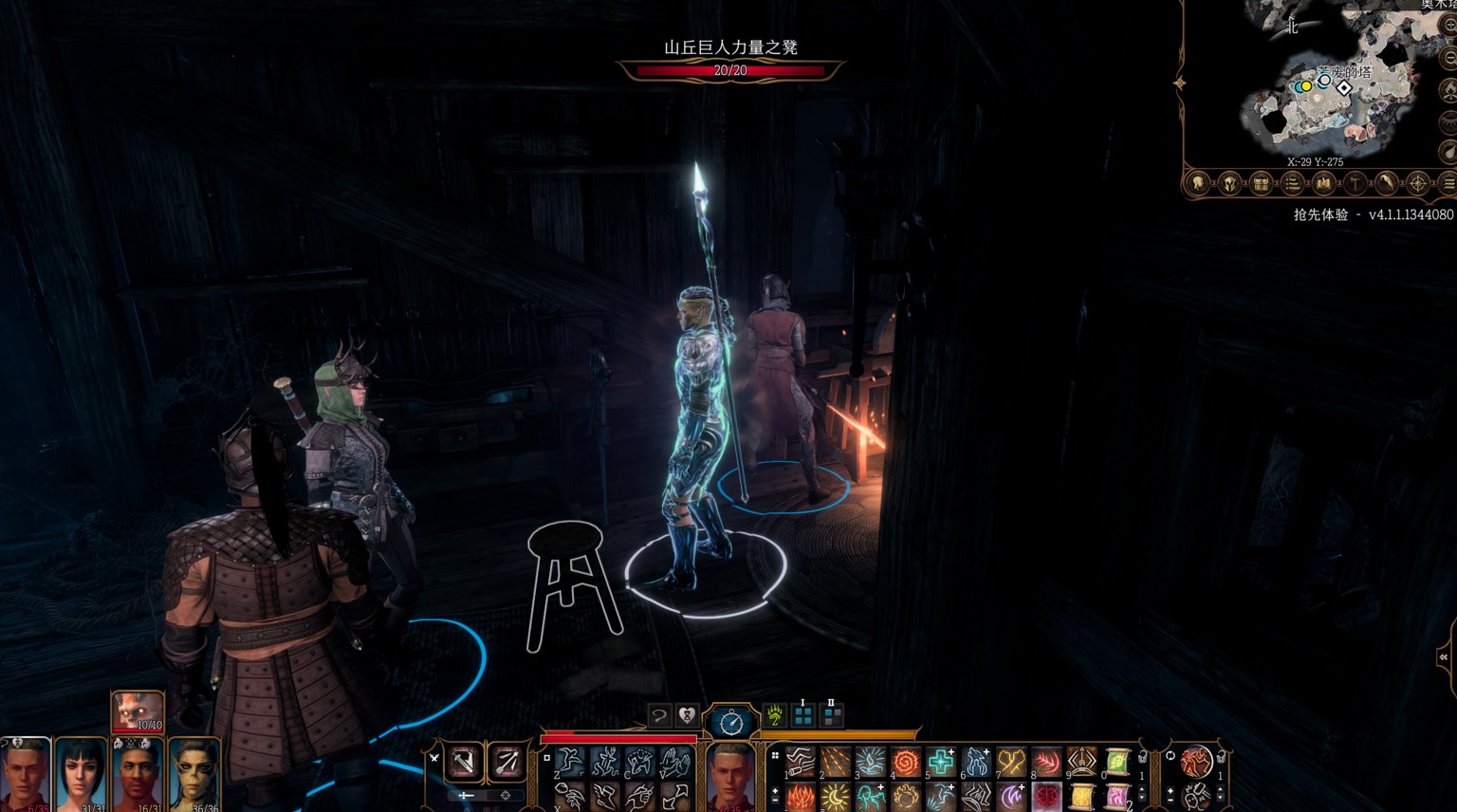Zoom out the minimap
1457x812 pixels.
coord(1448,57)
